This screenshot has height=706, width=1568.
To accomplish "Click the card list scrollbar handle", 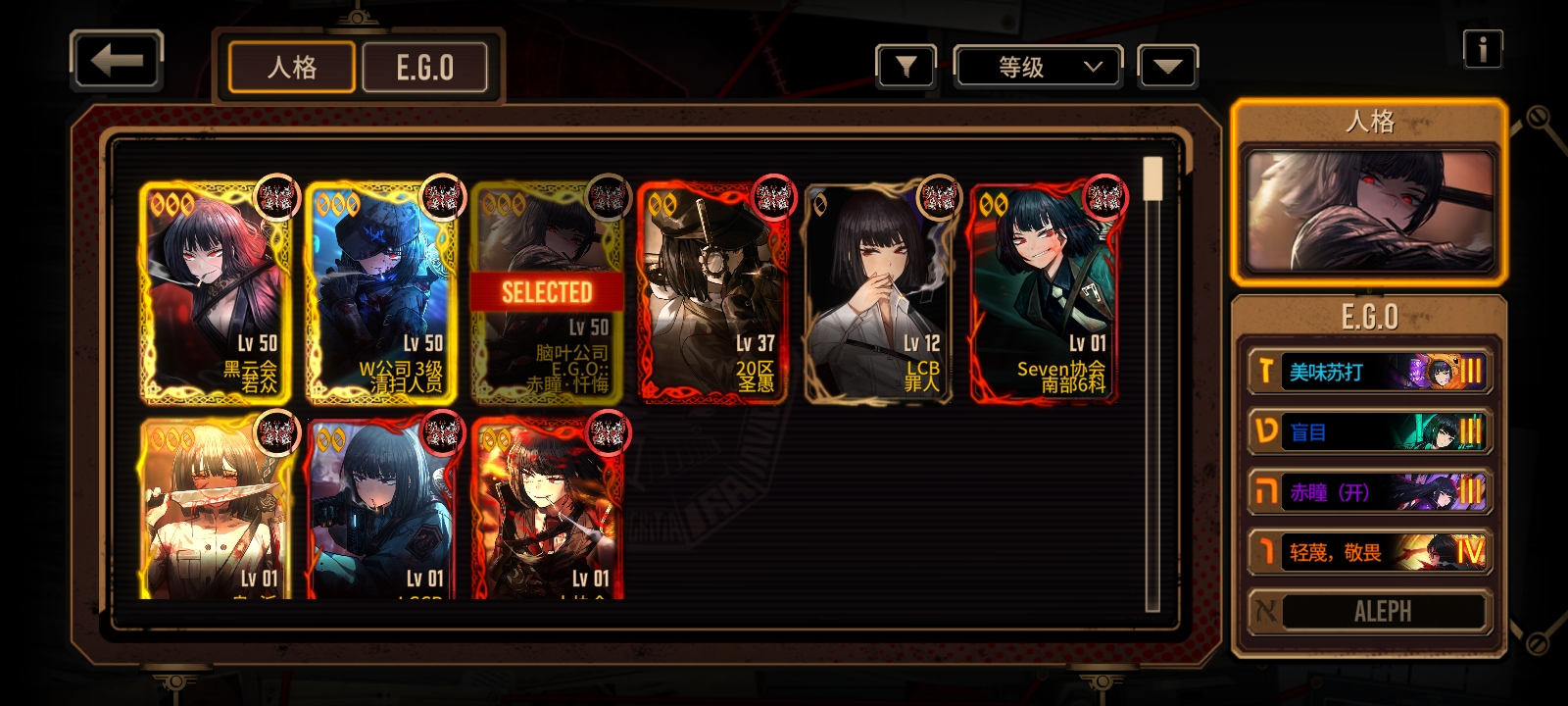I will tap(1153, 178).
